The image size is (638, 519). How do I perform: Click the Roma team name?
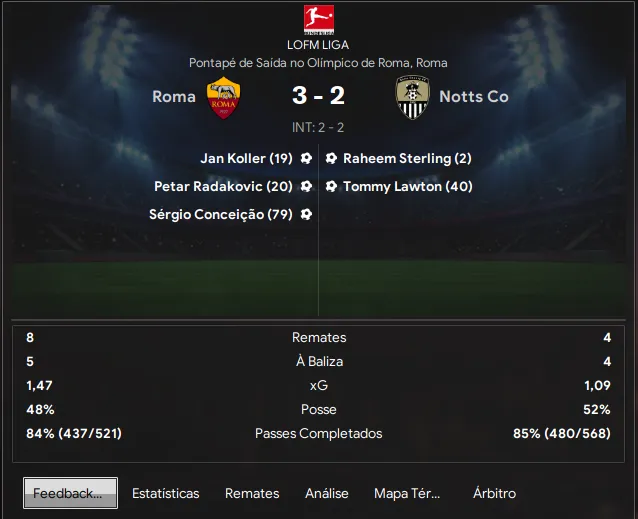pyautogui.click(x=174, y=97)
